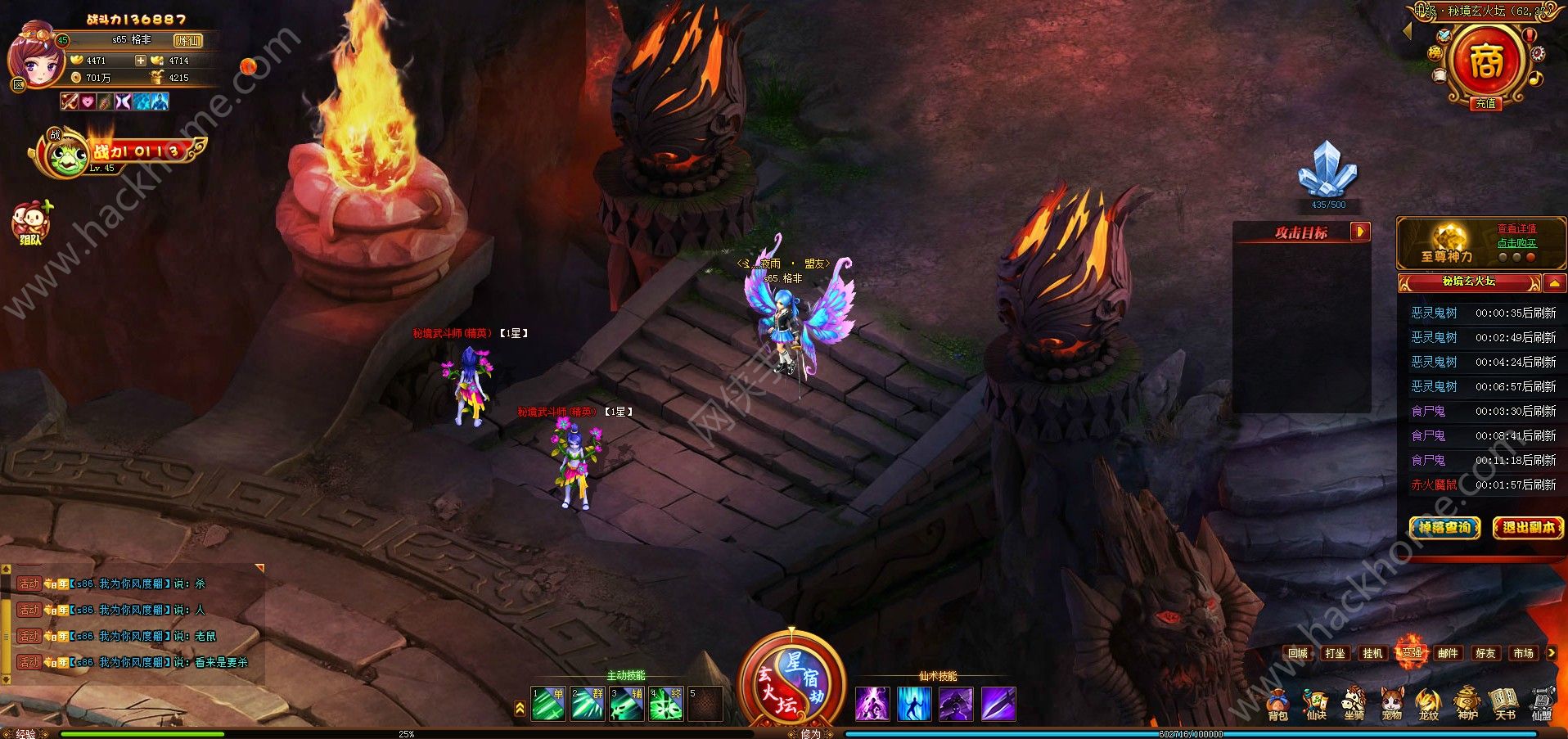The height and width of the screenshot is (739, 1568).
Task: Click the 退出副本 exit dungeon button
Action: coord(1528,528)
